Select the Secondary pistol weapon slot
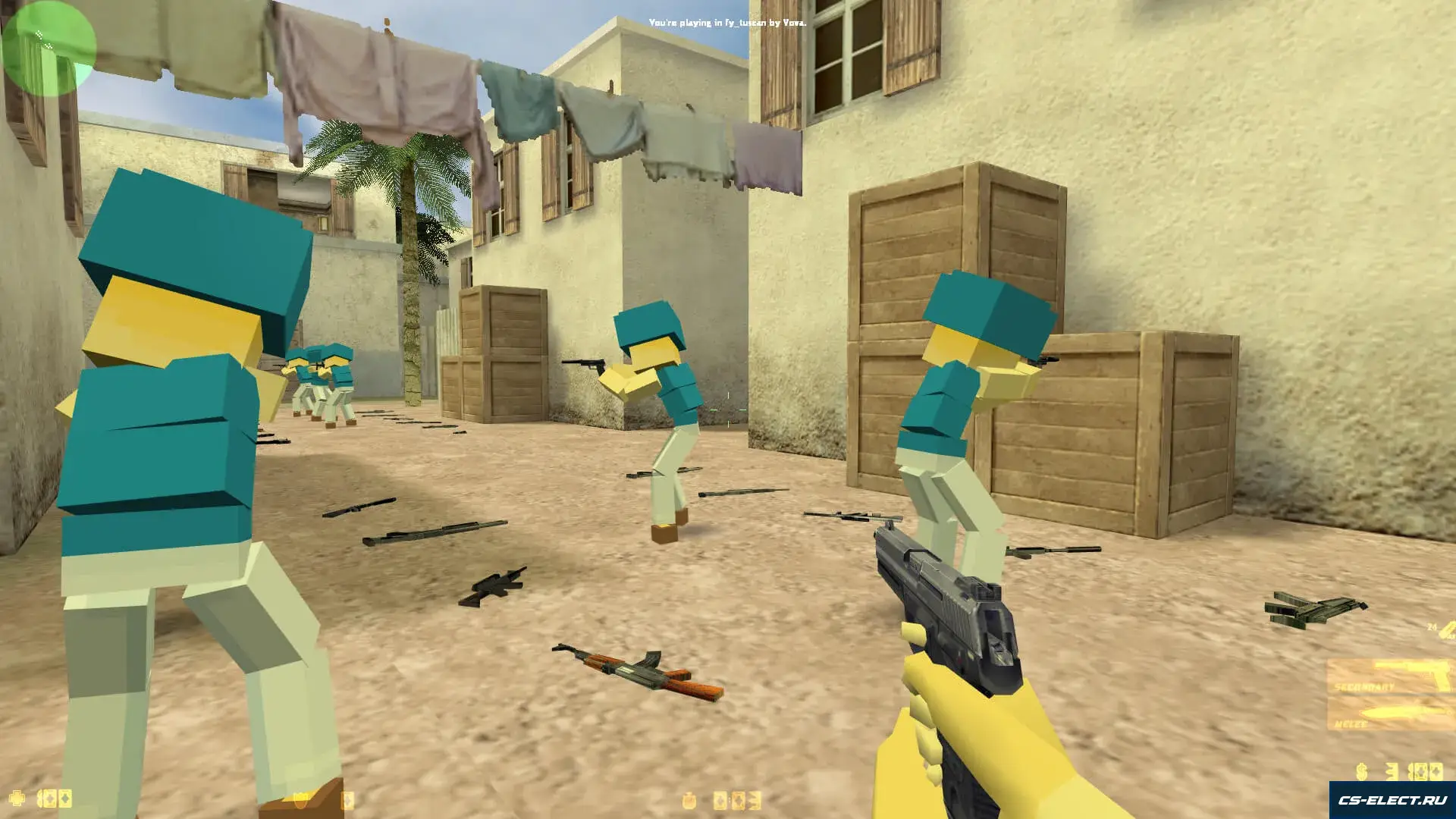 (1391, 677)
